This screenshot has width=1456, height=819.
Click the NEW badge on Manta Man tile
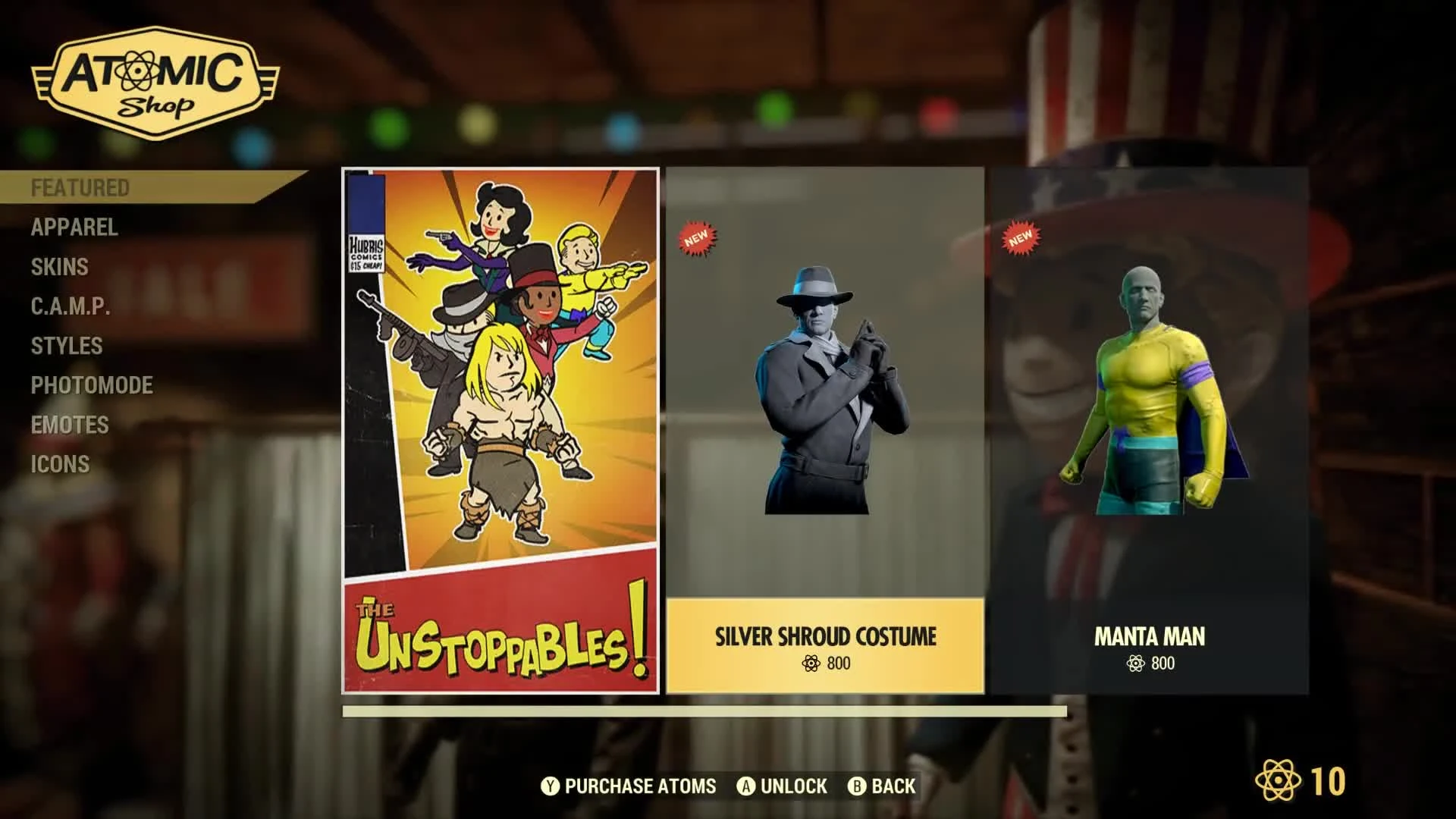(1023, 238)
